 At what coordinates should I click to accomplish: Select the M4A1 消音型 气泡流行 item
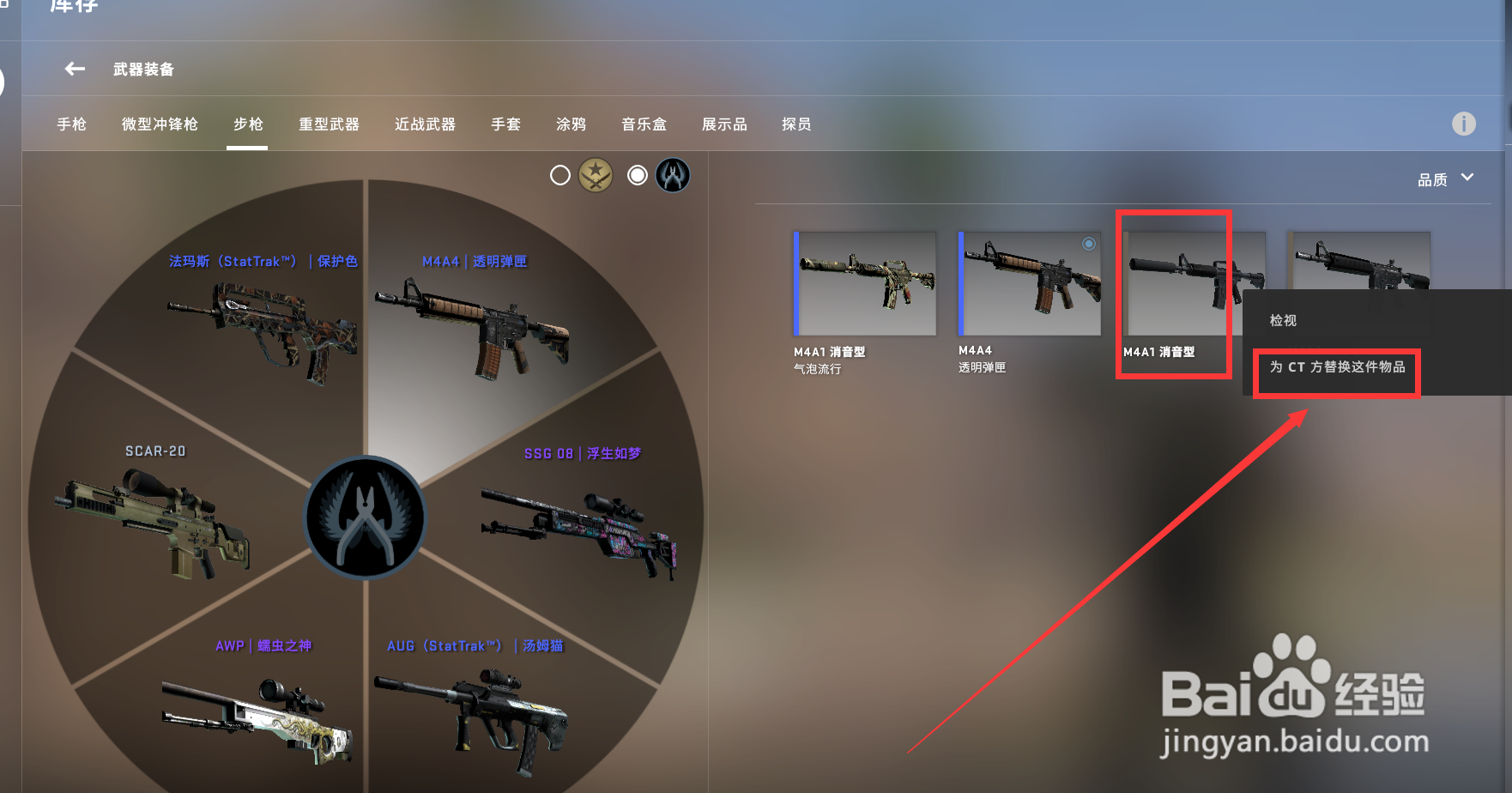point(863,283)
